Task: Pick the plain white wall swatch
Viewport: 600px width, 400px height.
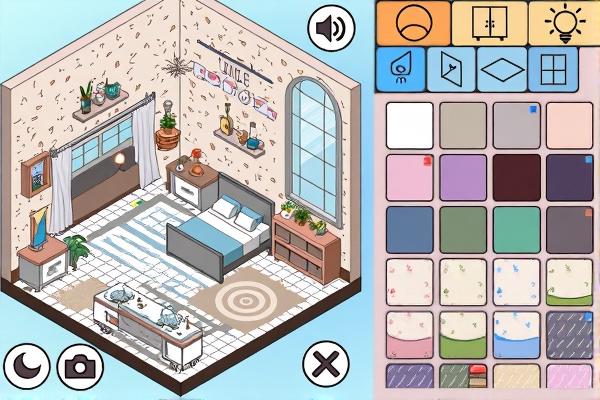Action: 410,125
